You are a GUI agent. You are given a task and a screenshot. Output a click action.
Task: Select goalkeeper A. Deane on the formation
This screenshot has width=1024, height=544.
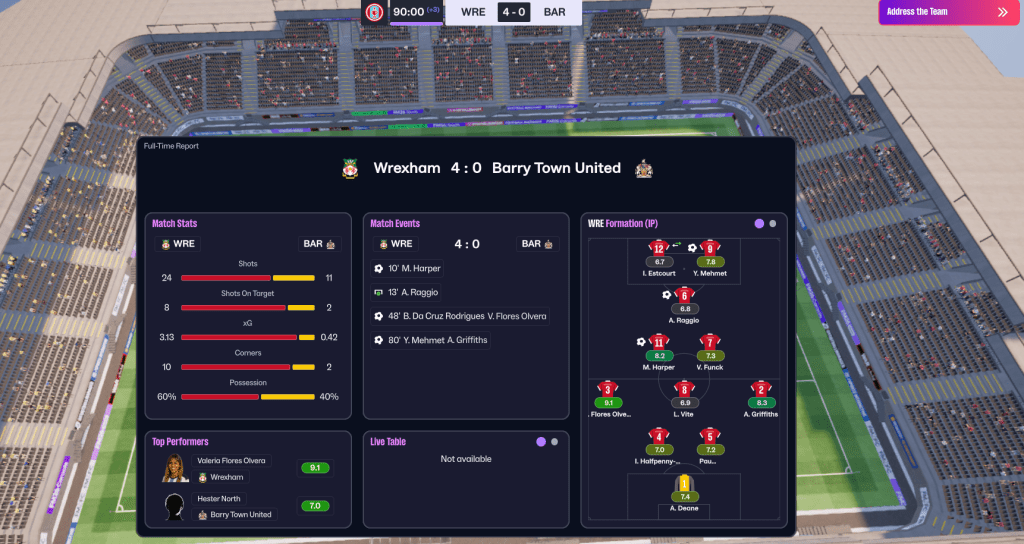[684, 485]
